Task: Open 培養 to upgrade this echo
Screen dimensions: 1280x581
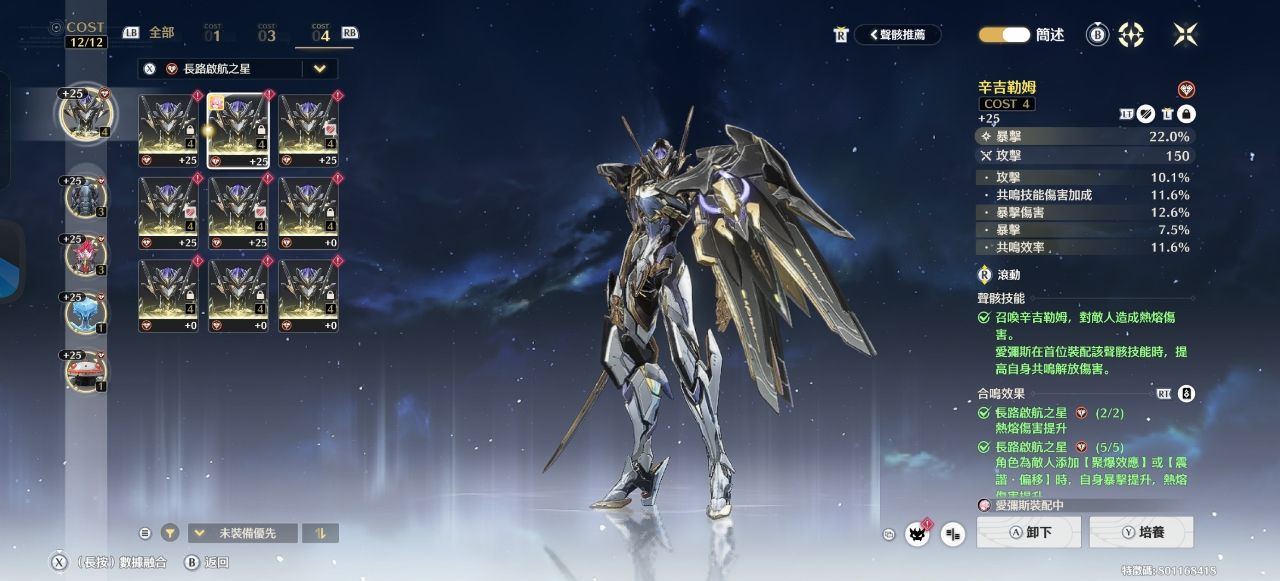Action: [x=1141, y=532]
